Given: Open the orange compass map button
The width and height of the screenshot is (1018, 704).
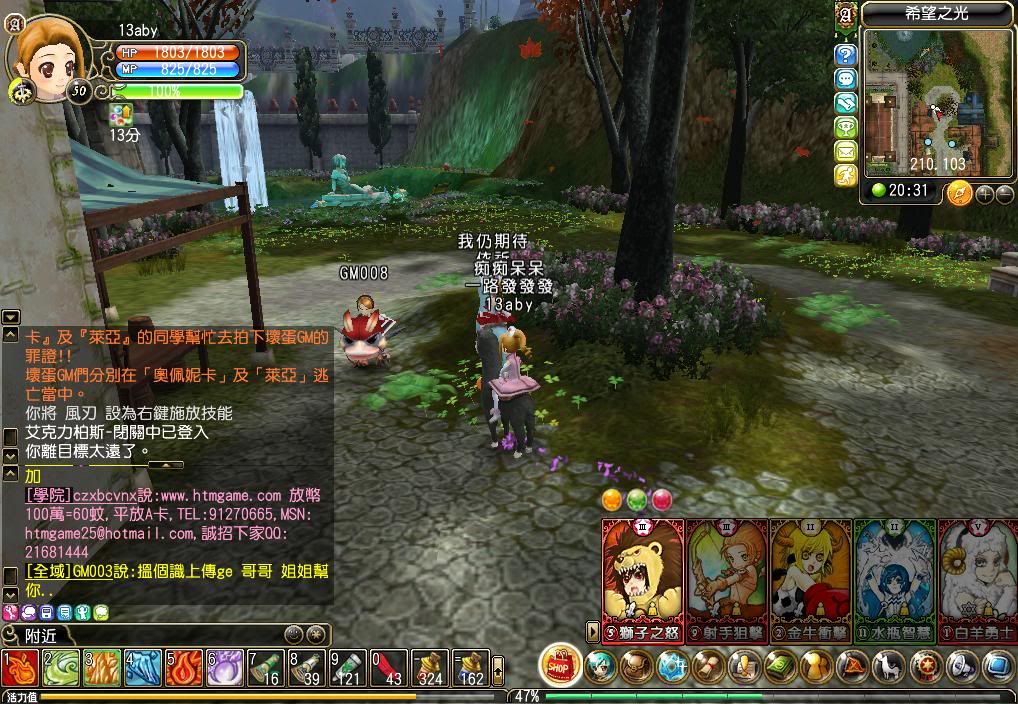Looking at the screenshot, I should coord(959,192).
